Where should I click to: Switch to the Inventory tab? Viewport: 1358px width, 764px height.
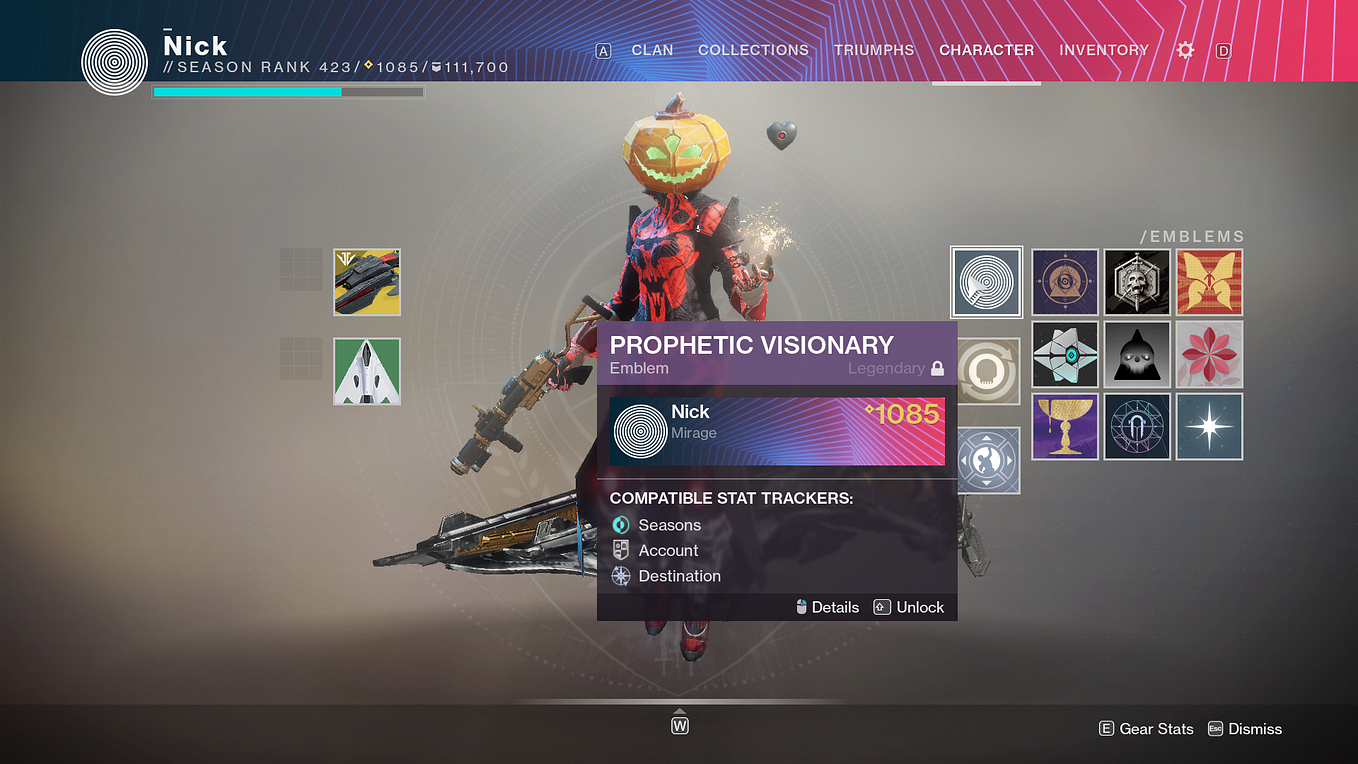[1104, 50]
